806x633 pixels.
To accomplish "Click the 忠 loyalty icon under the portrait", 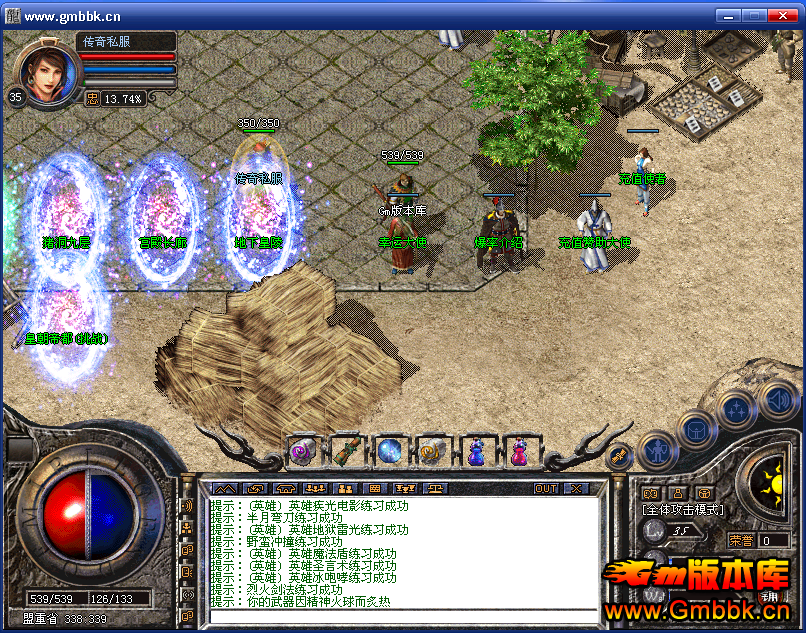I will [92, 98].
